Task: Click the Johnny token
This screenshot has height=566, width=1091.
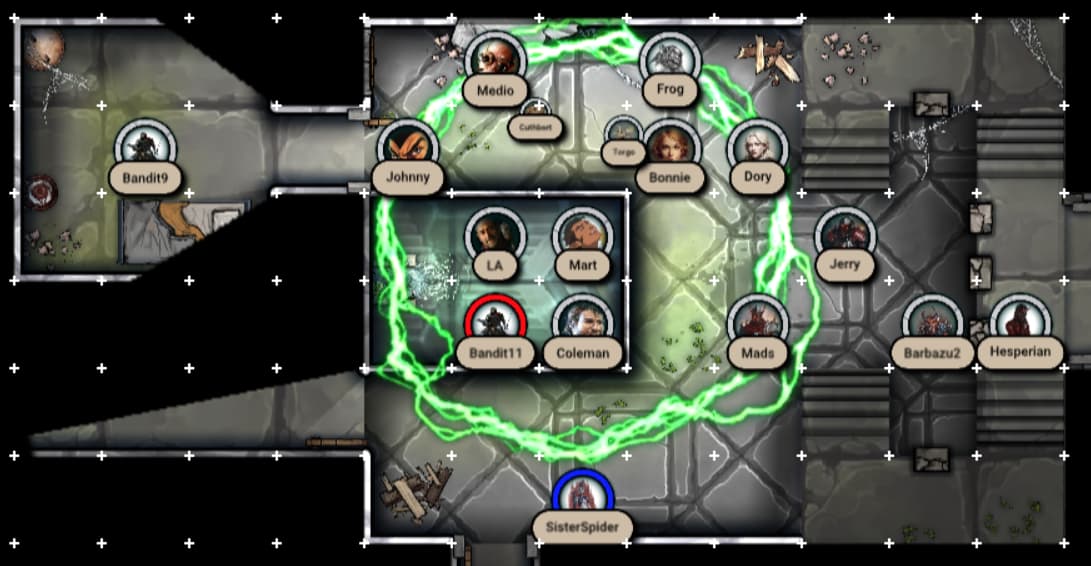Action: click(408, 148)
